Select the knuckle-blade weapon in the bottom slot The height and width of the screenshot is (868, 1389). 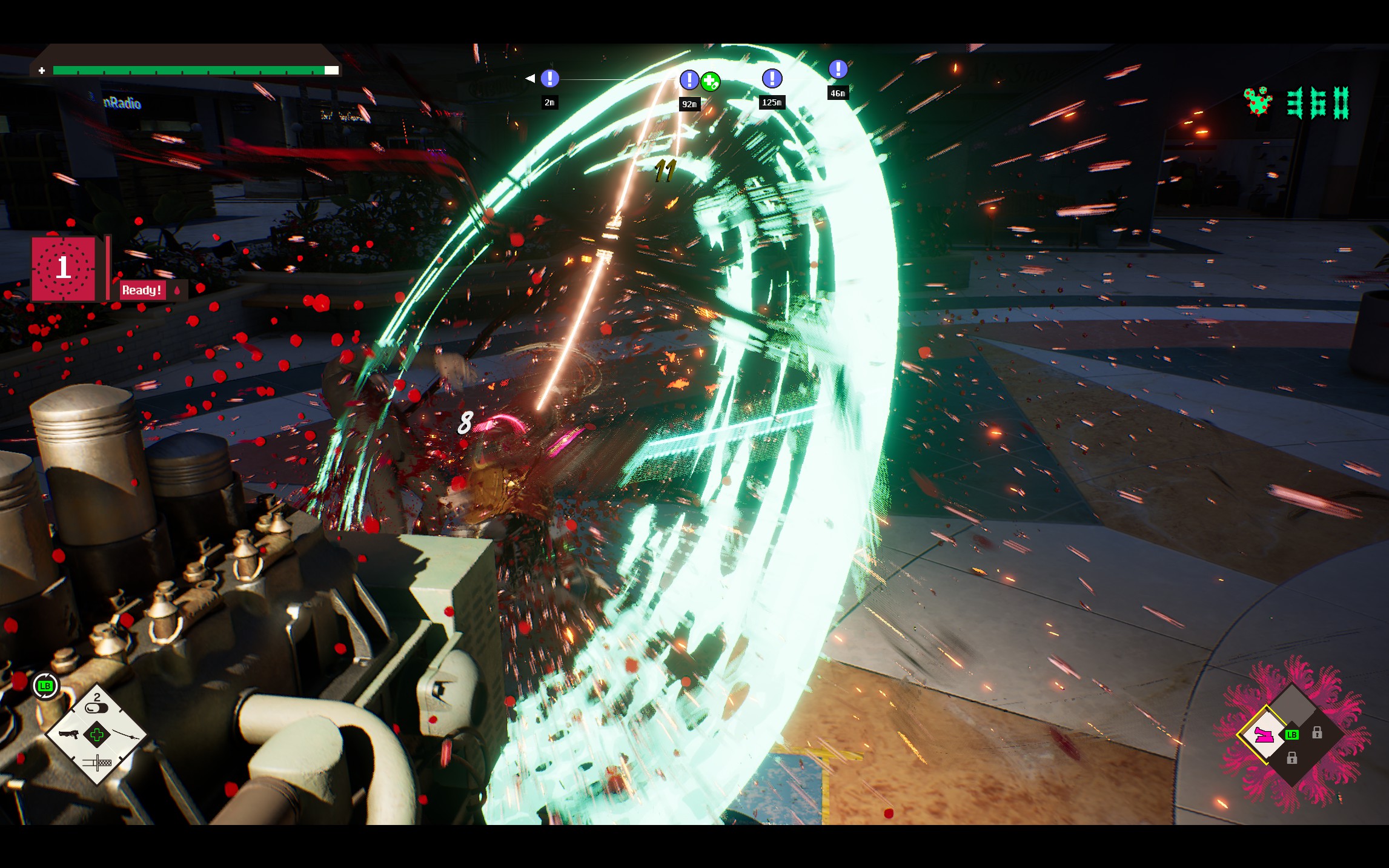[97, 763]
